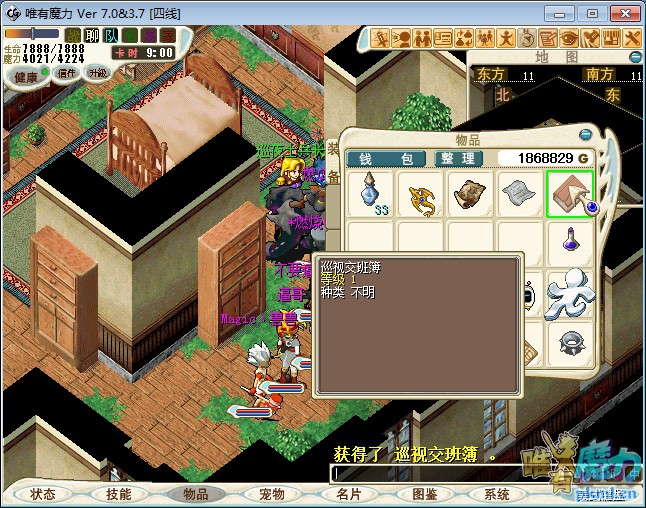The height and width of the screenshot is (508, 646).
Task: Select the highlighted 巡视交班簿 book item
Action: (569, 194)
